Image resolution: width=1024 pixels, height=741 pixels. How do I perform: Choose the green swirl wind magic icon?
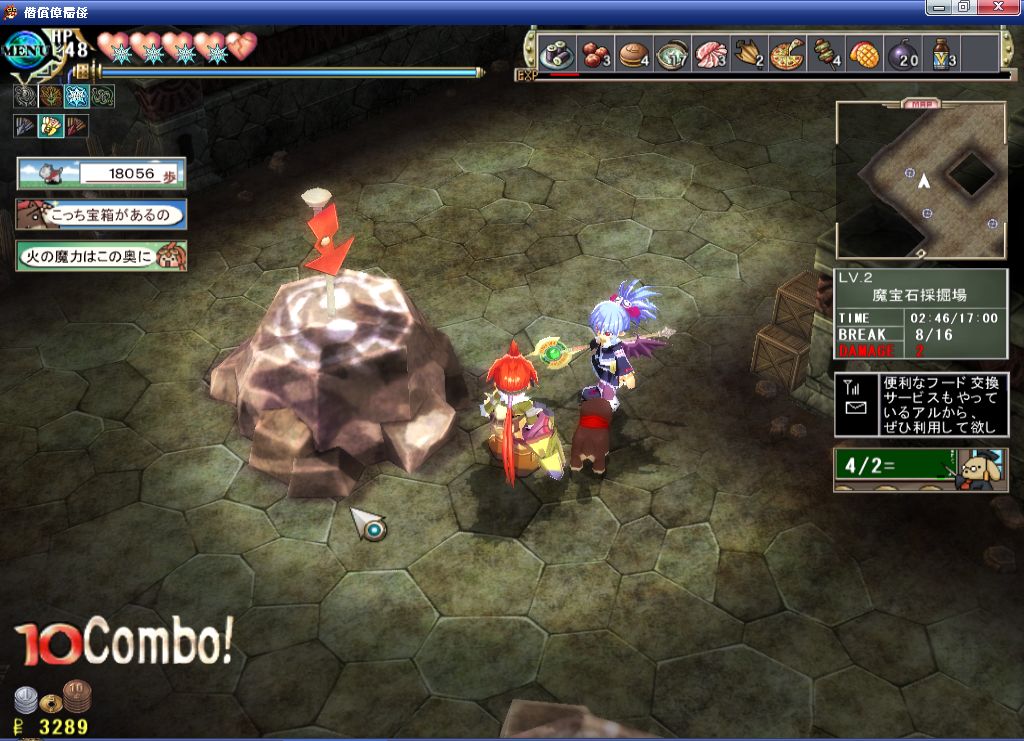coord(102,96)
